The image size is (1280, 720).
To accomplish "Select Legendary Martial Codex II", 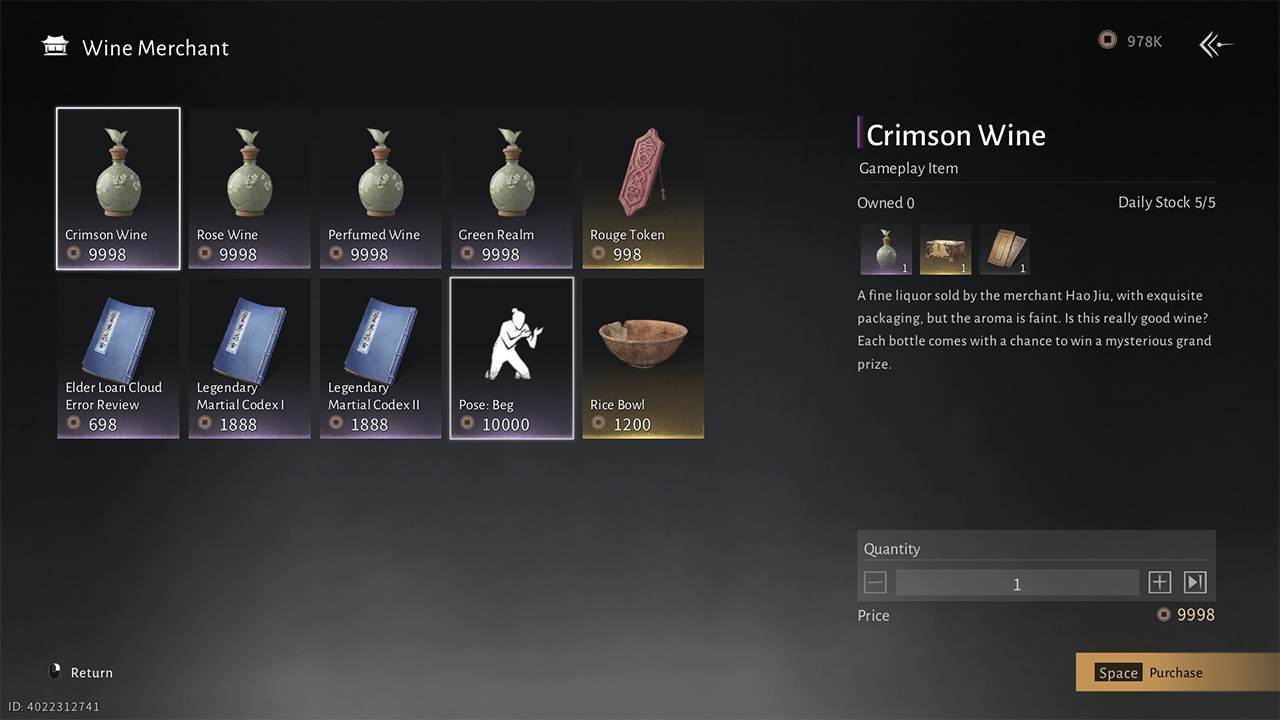I will tap(380, 358).
